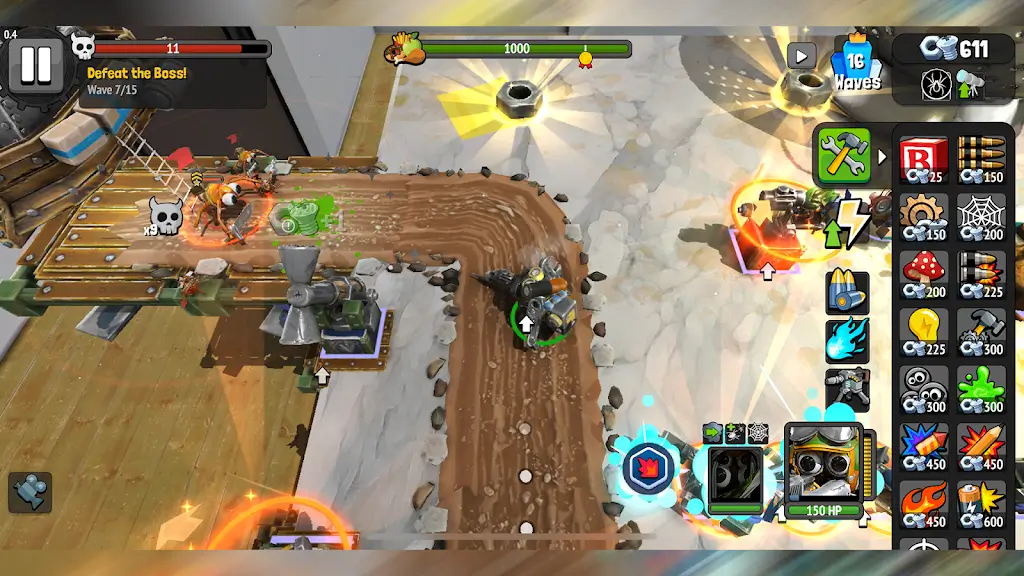1024x576 pixels.
Task: Open the wrench and hammer build menu
Action: pyautogui.click(x=843, y=155)
